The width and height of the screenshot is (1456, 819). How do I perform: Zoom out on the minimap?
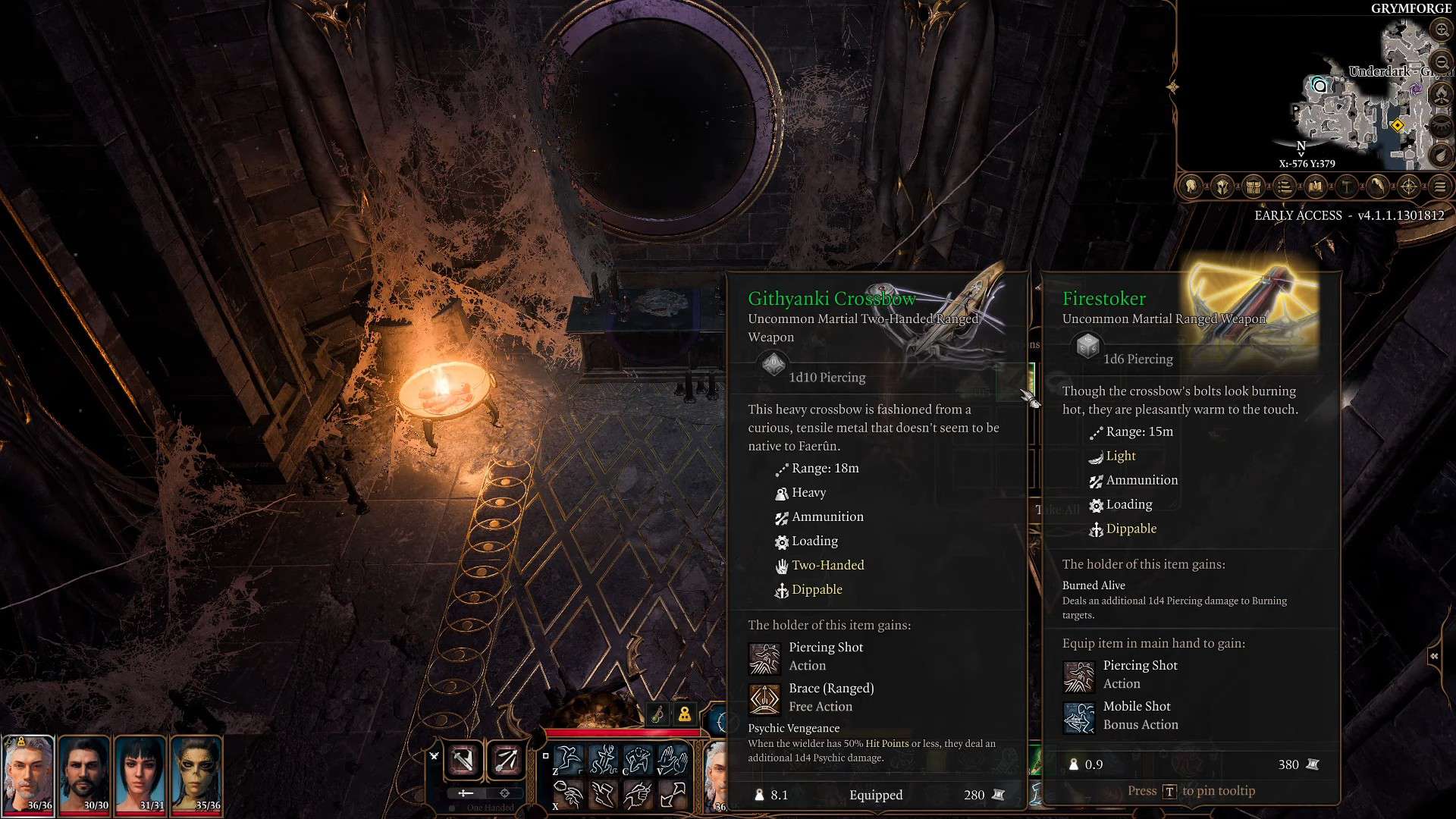click(1441, 62)
